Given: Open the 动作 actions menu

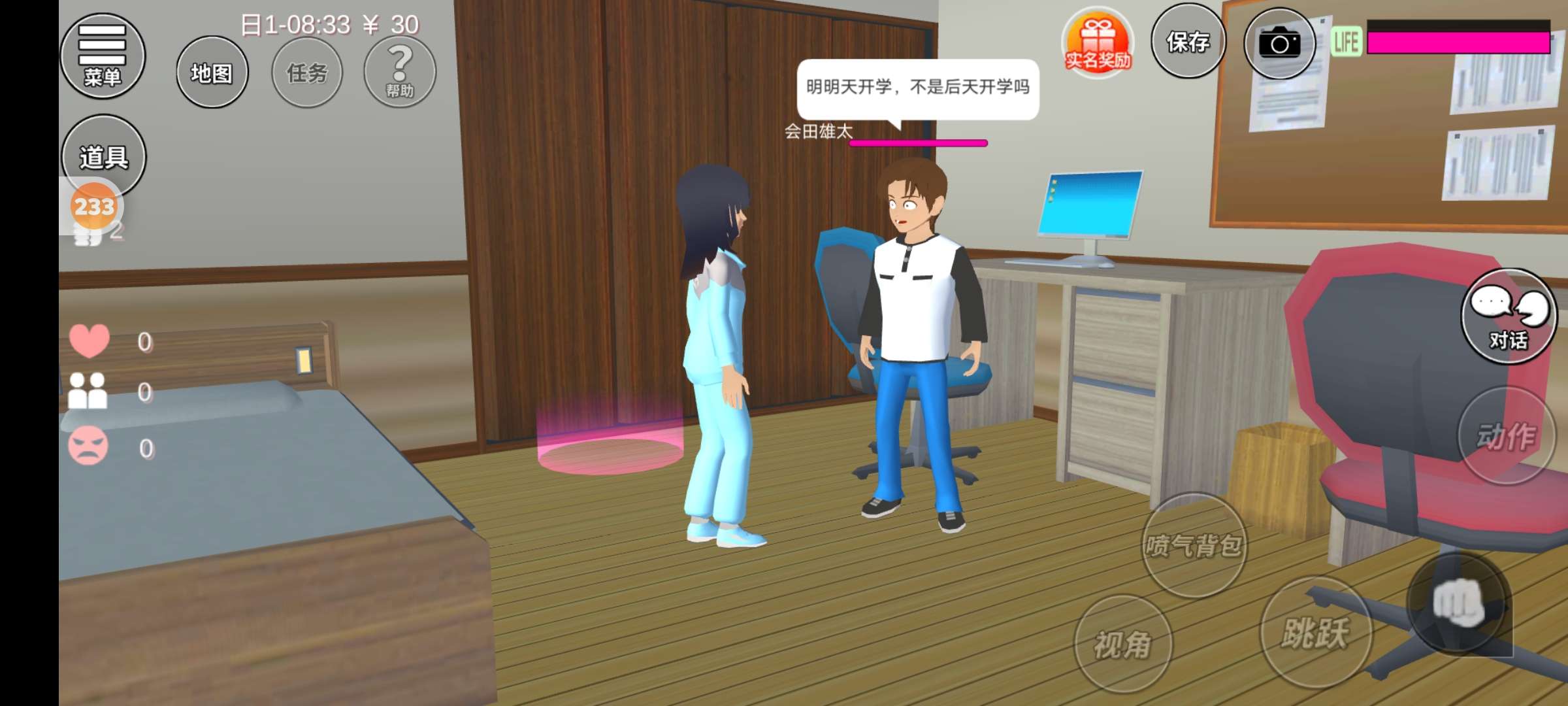Looking at the screenshot, I should 1506,435.
